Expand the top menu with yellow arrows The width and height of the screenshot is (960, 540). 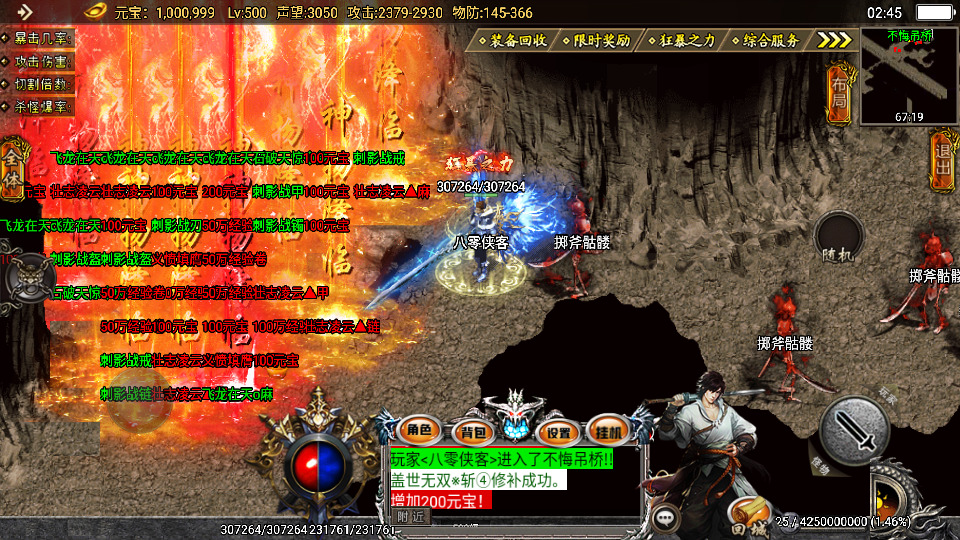(x=833, y=40)
